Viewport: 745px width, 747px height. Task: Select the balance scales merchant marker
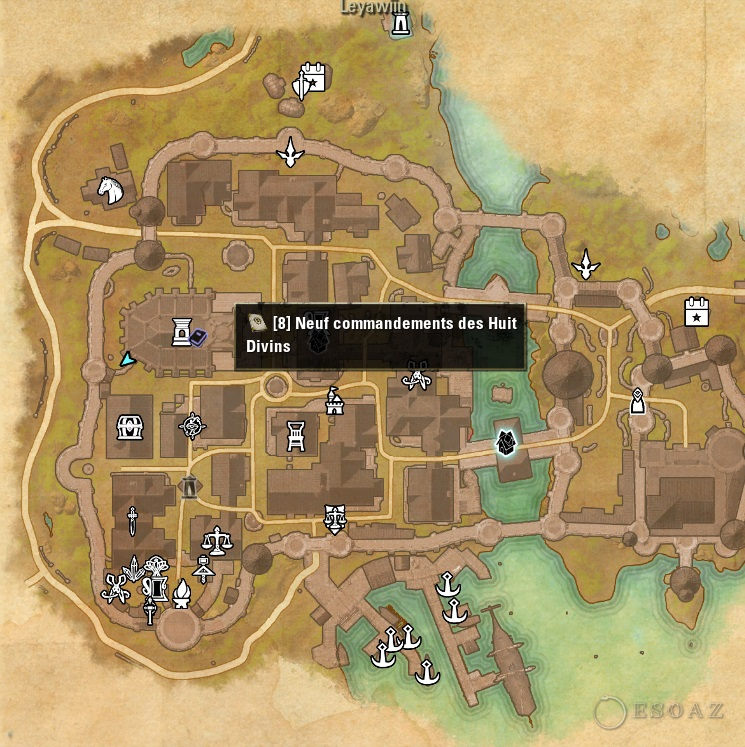pyautogui.click(x=216, y=542)
